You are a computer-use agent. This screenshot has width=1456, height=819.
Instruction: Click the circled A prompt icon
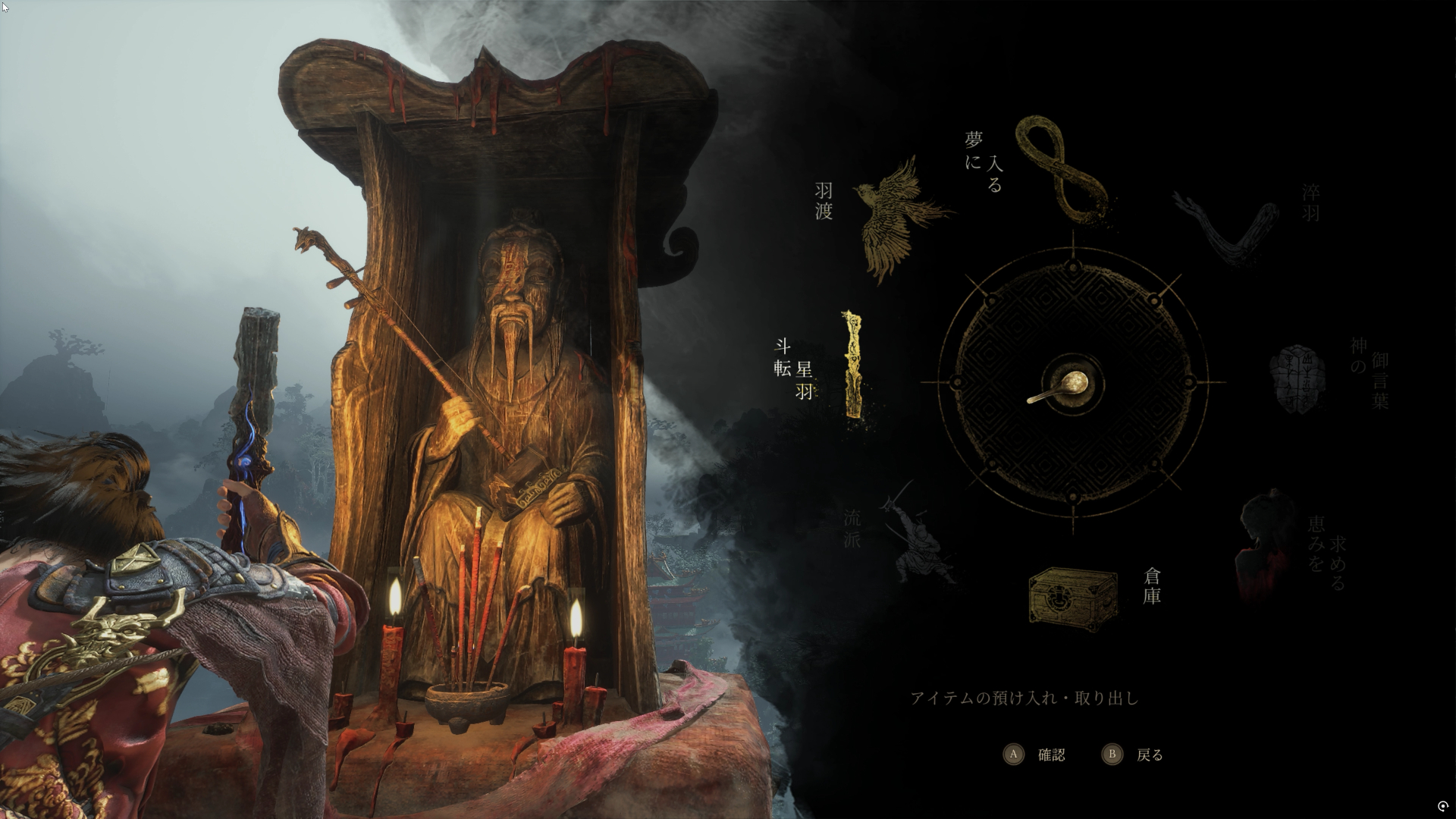pyautogui.click(x=1015, y=755)
